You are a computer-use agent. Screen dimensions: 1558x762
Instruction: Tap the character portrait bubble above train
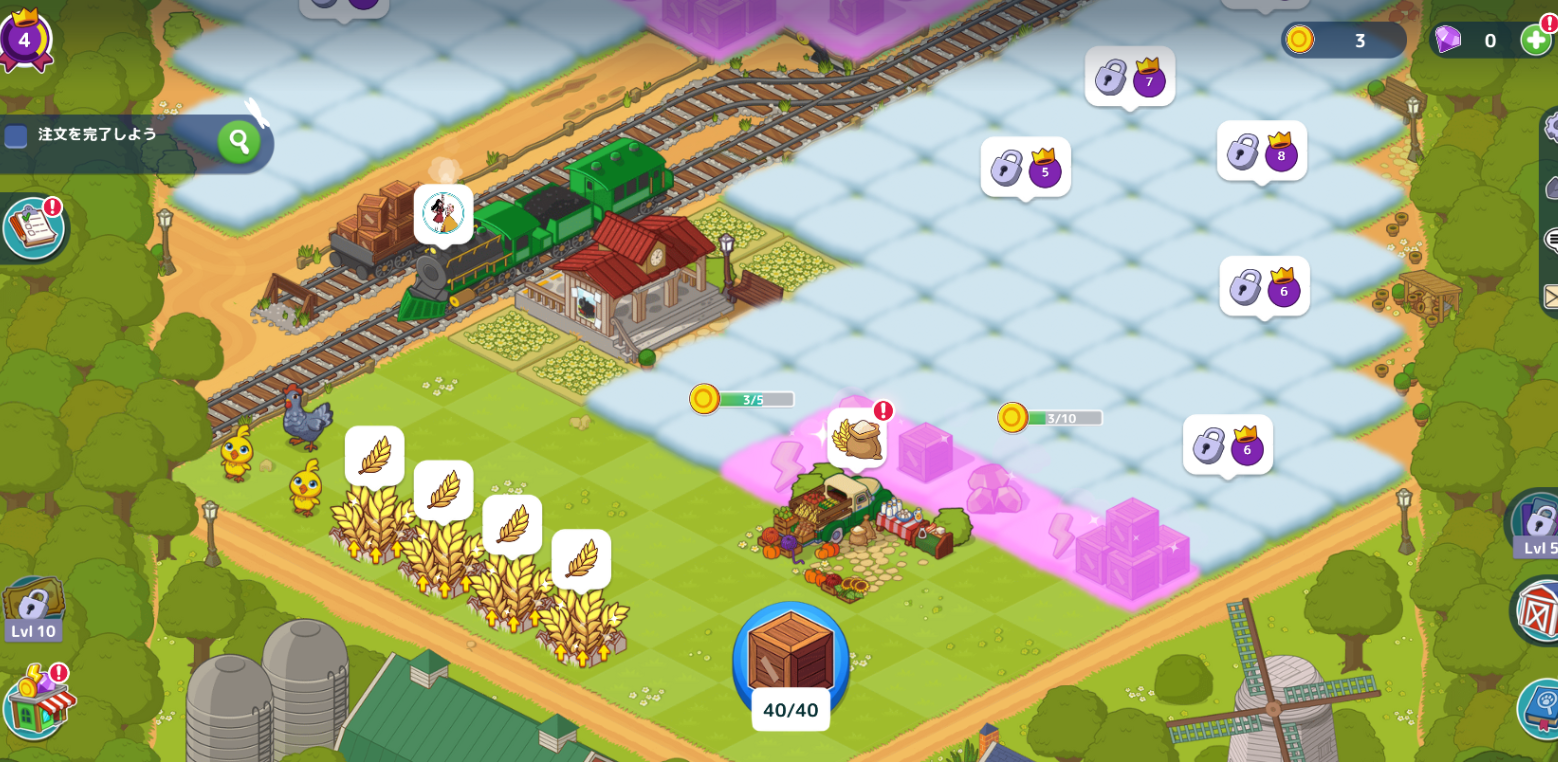click(x=443, y=213)
